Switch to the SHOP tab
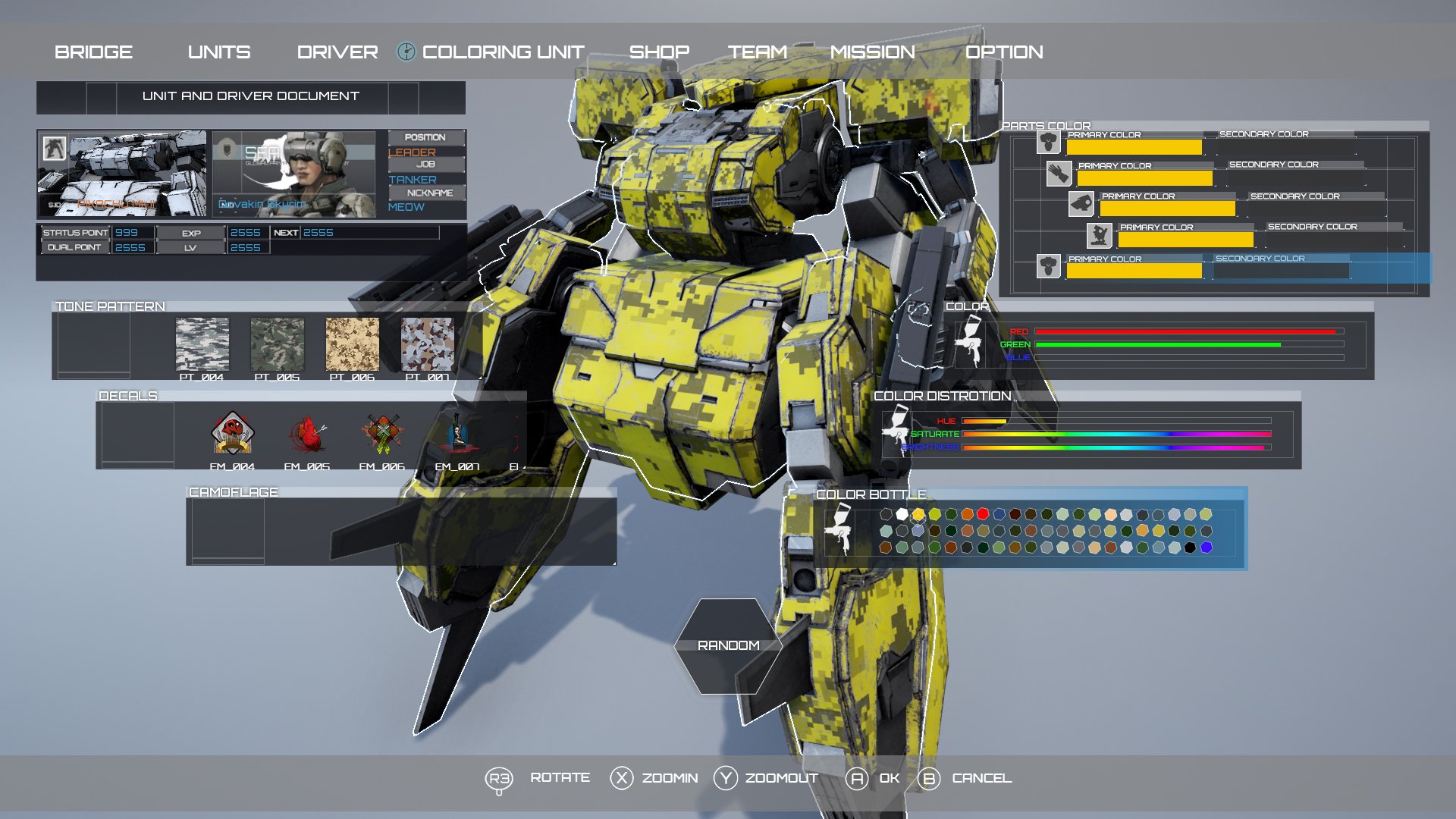Screen dimensions: 1456x819 659,51
